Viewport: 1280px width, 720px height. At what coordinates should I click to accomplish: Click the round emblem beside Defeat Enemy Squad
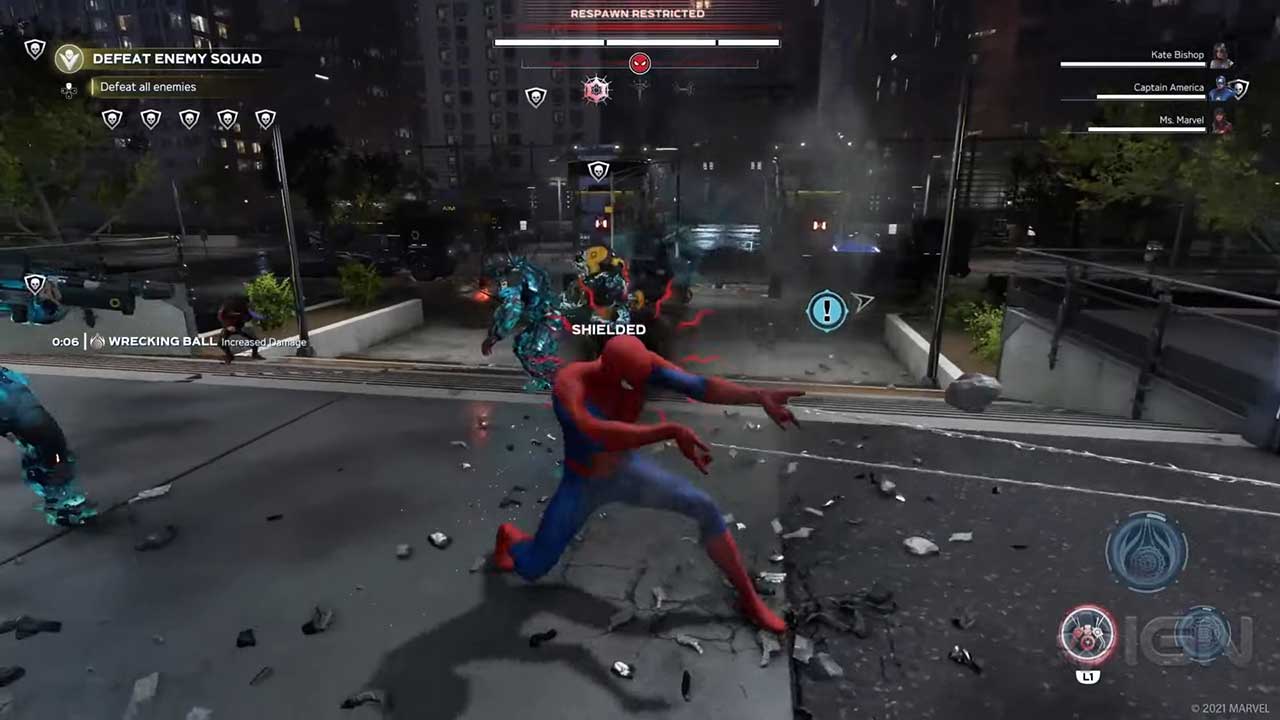(69, 58)
